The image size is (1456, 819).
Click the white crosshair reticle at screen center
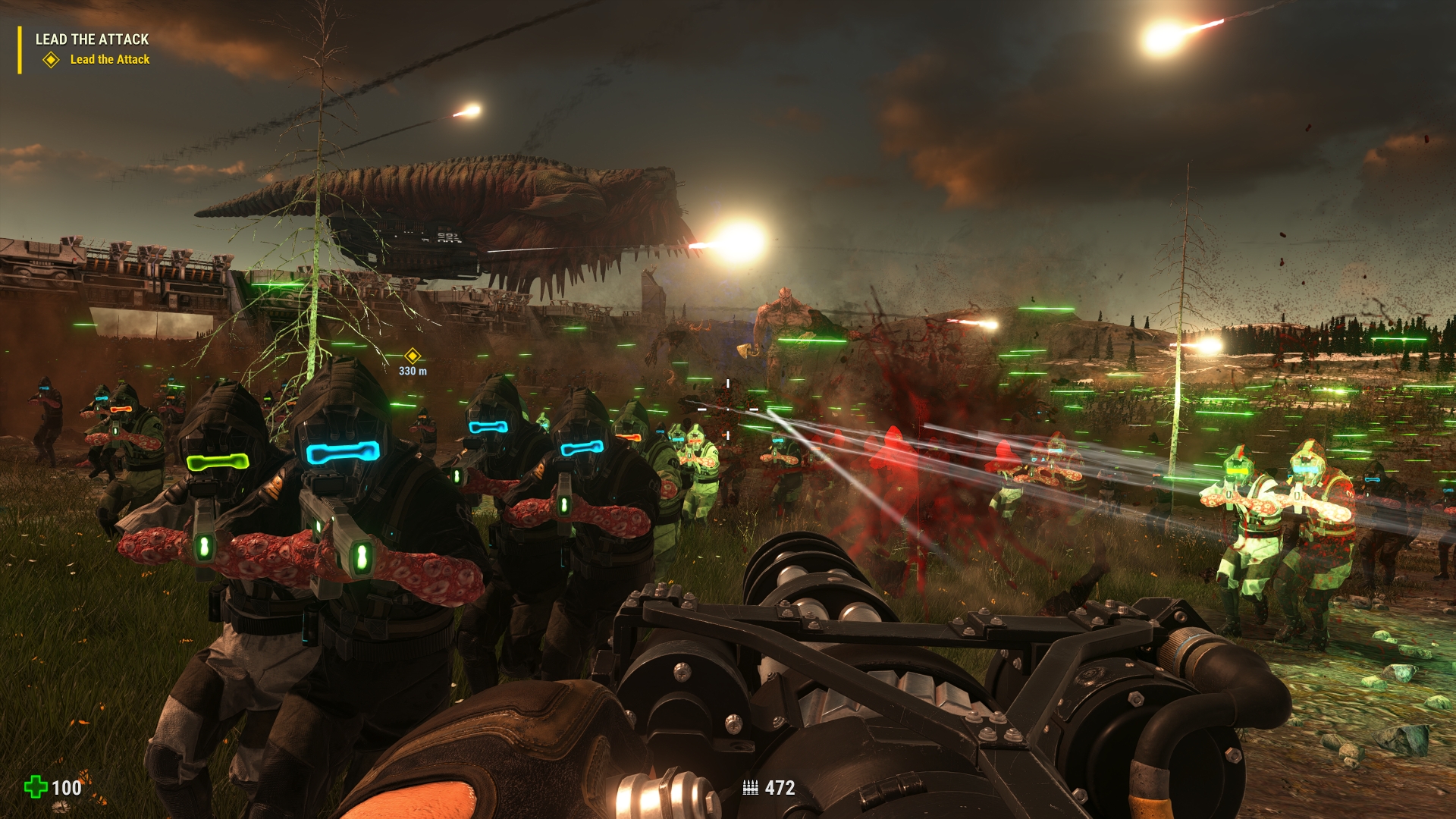(726, 409)
